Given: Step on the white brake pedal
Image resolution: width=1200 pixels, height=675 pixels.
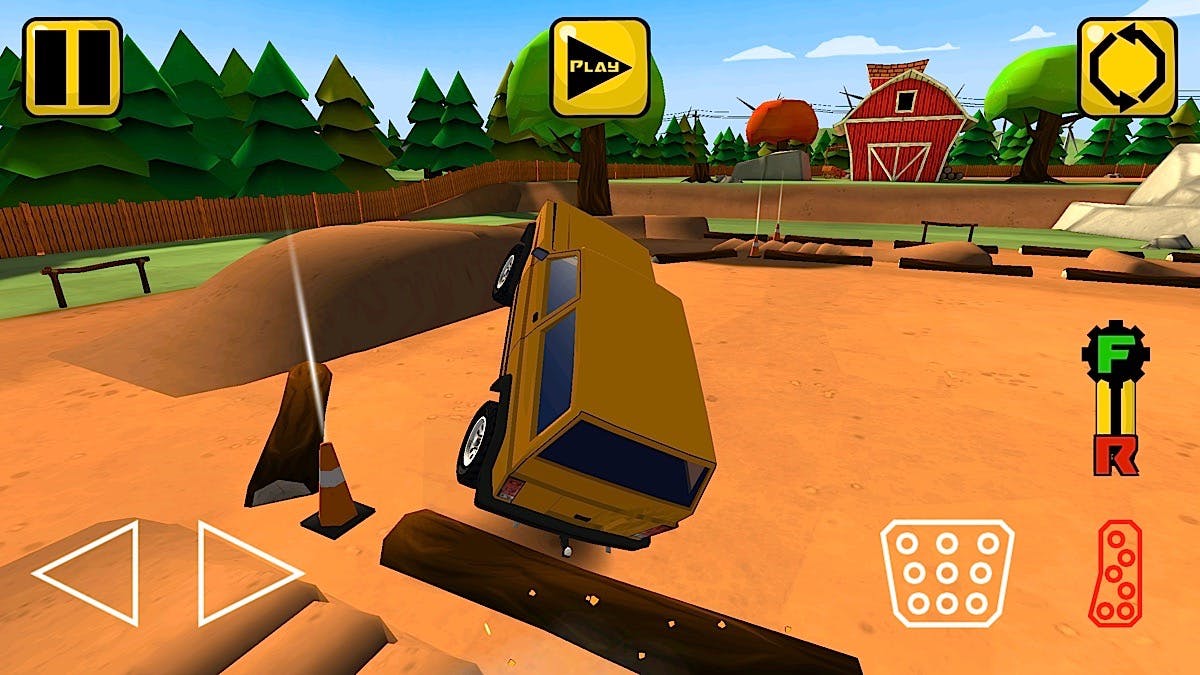Looking at the screenshot, I should coord(946,573).
